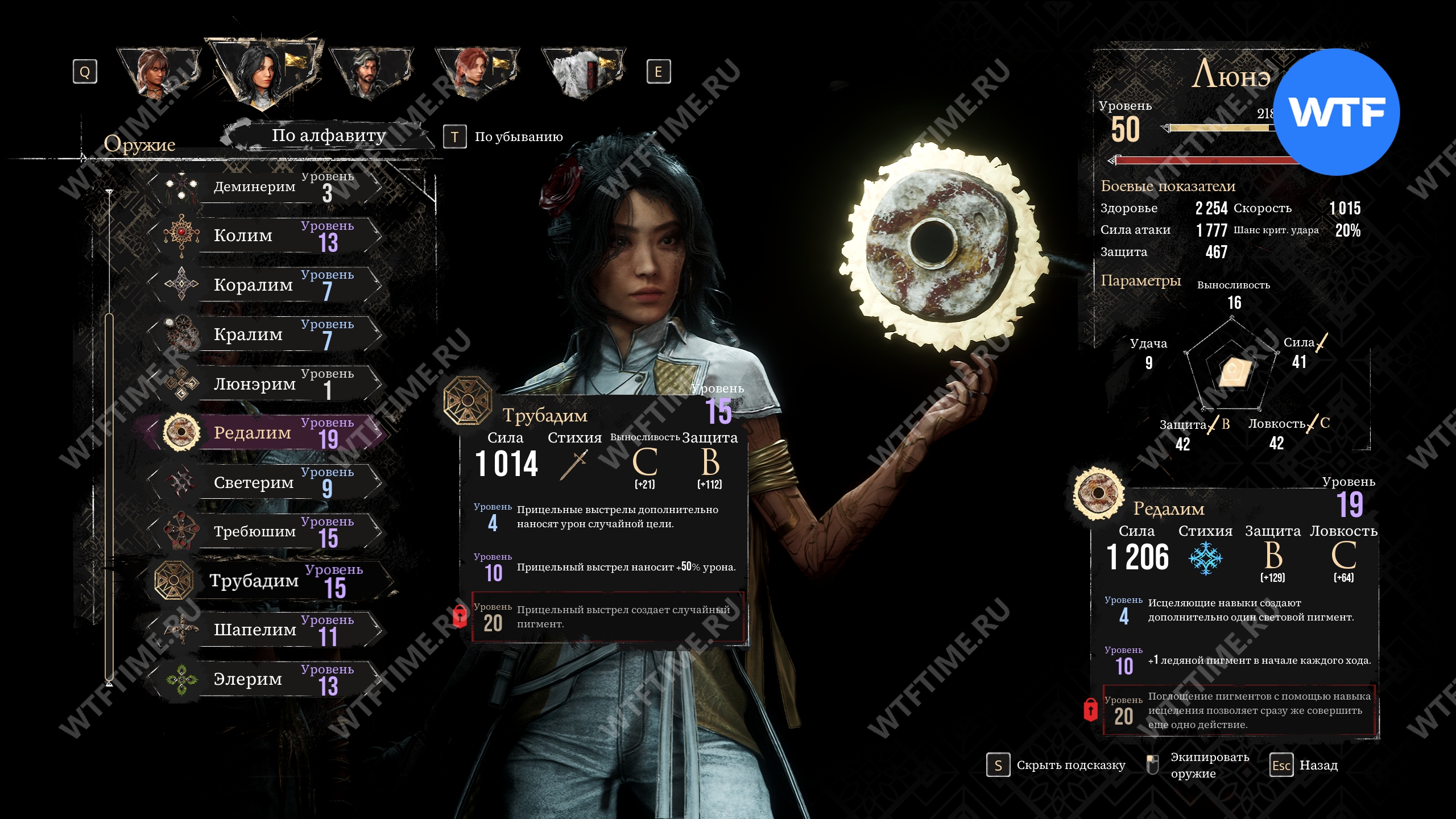Select the Коралим weapon entry
Image resolution: width=1456 pixels, height=819 pixels.
263,284
